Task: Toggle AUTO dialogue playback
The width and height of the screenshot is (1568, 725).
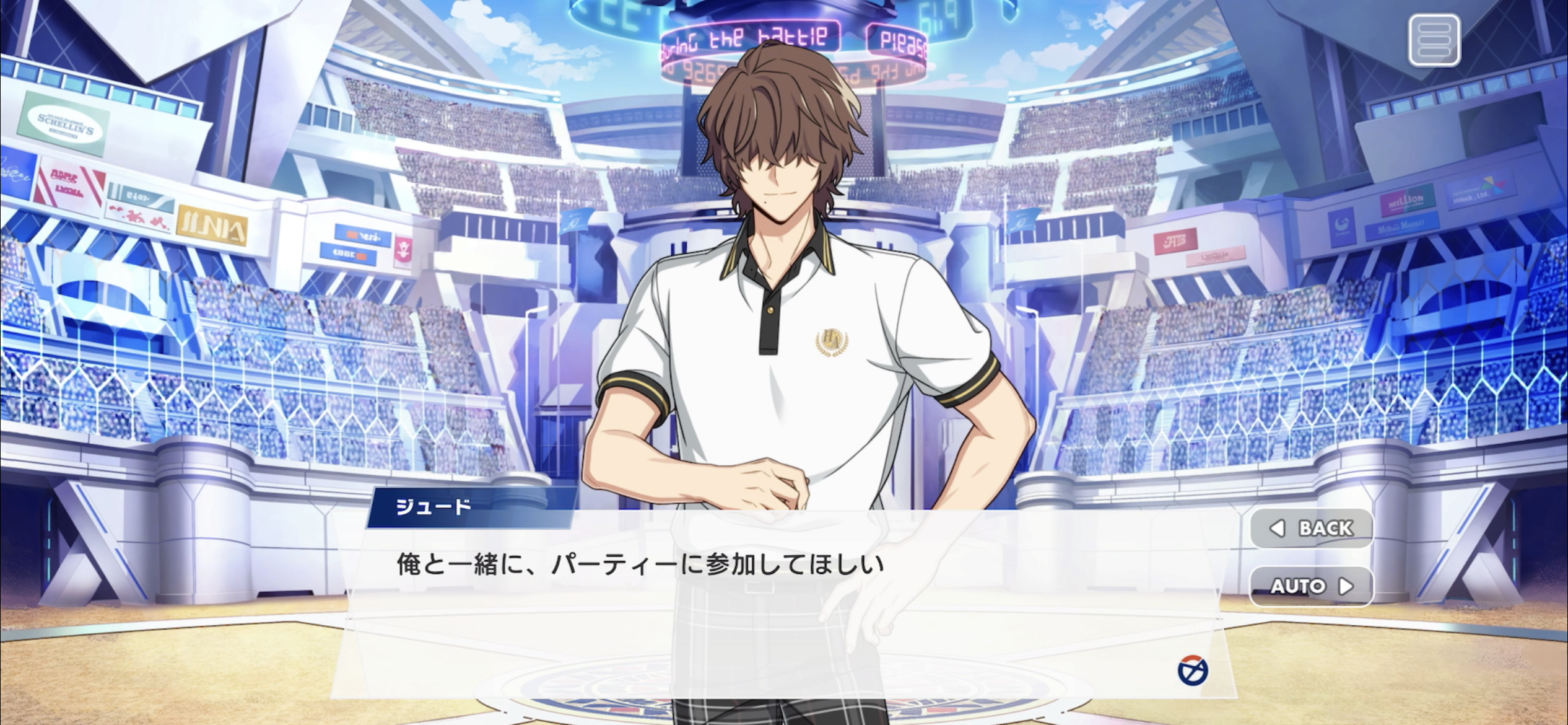Action: pyautogui.click(x=1312, y=586)
